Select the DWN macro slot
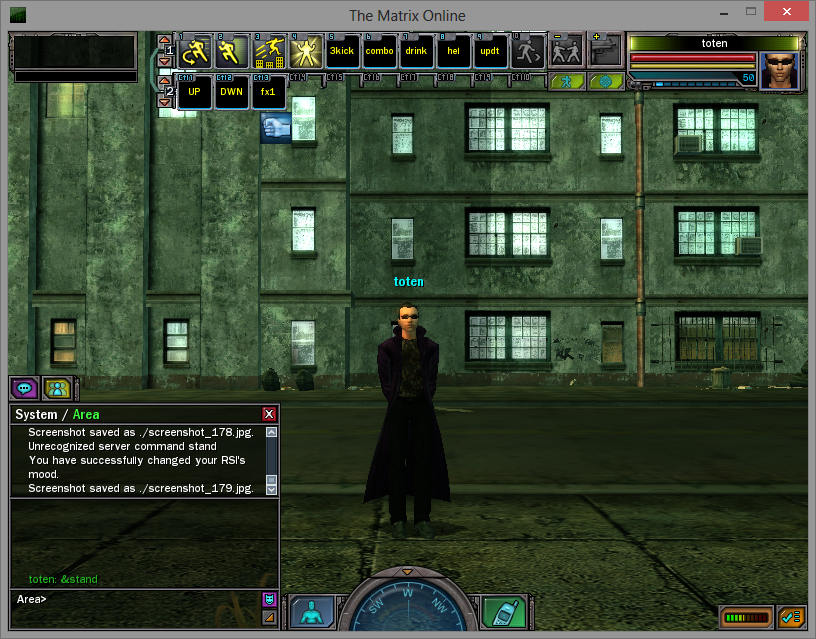This screenshot has width=816, height=639. (231, 93)
